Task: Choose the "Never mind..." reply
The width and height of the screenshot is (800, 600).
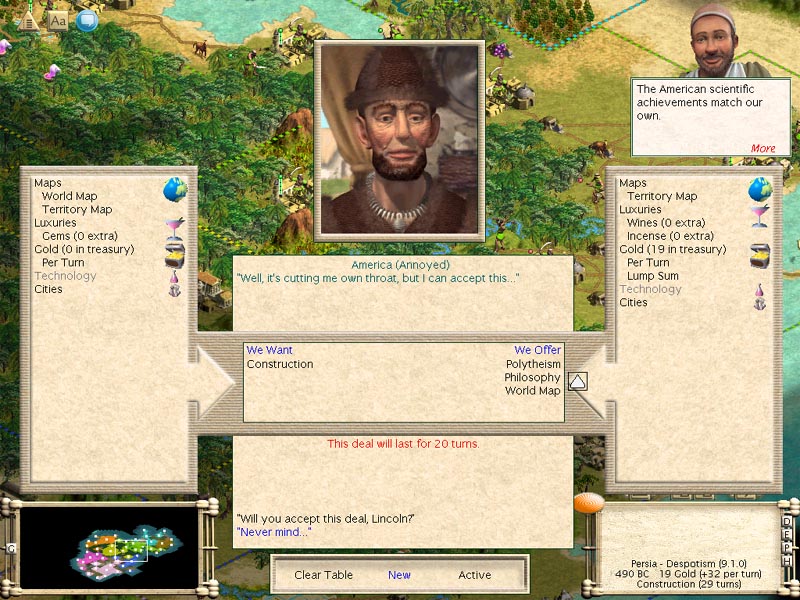Action: [x=273, y=532]
